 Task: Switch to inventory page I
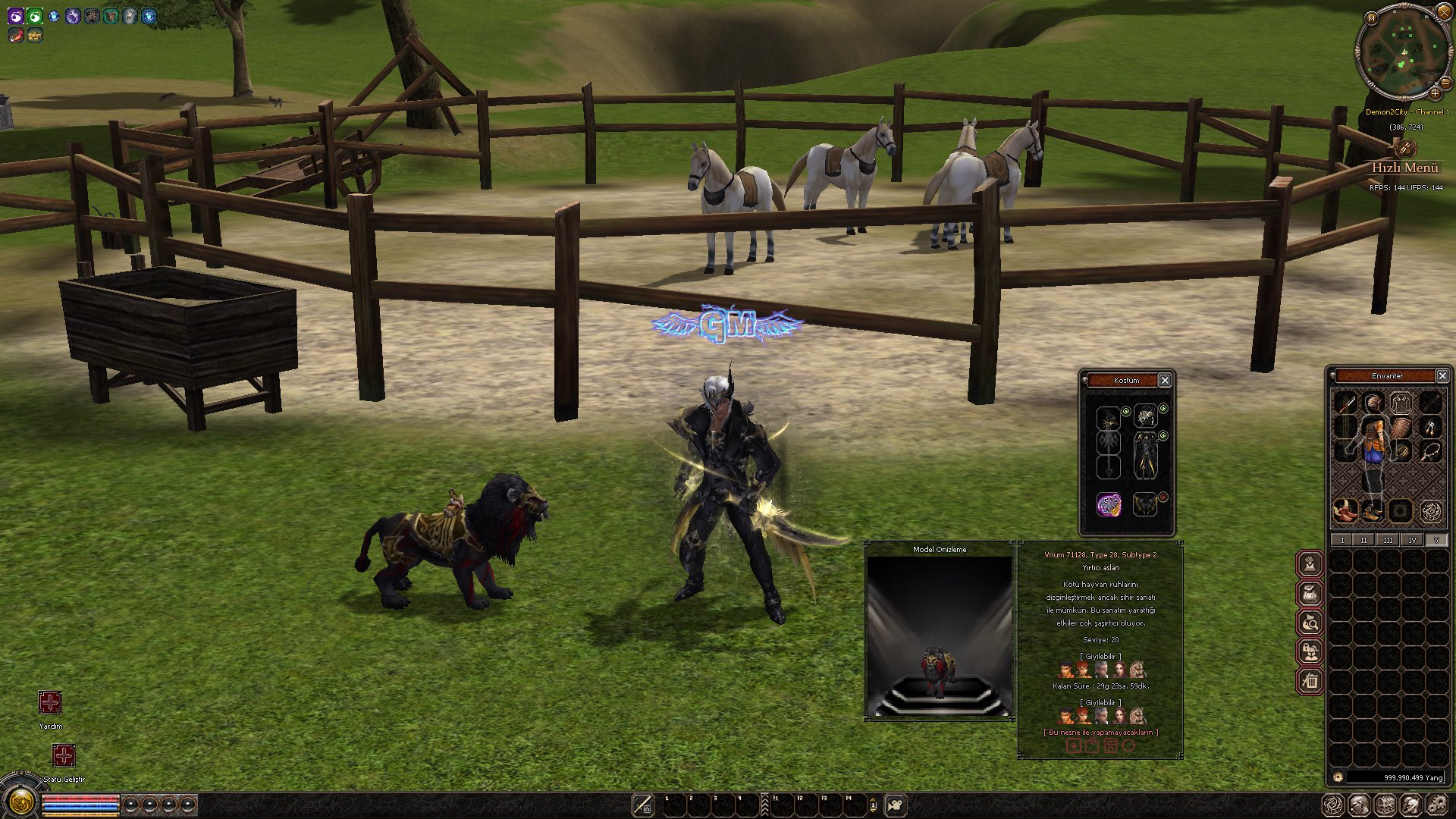1342,540
